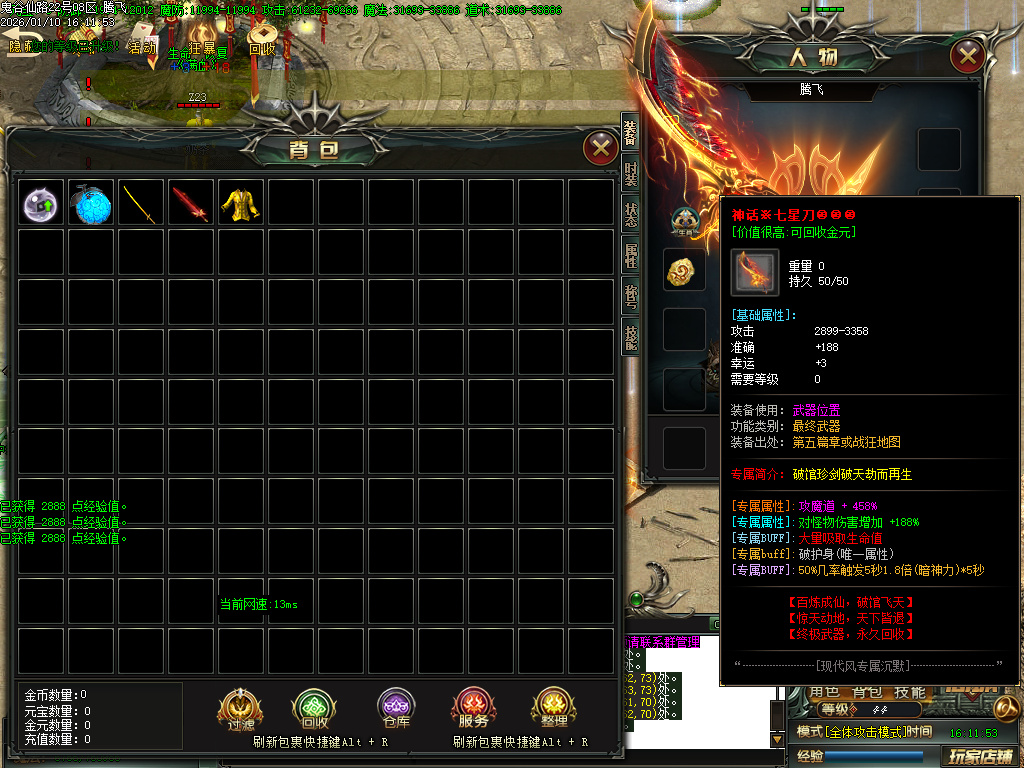The height and width of the screenshot is (768, 1024).
Task: Choose the yellow robe armor item
Action: 242,203
